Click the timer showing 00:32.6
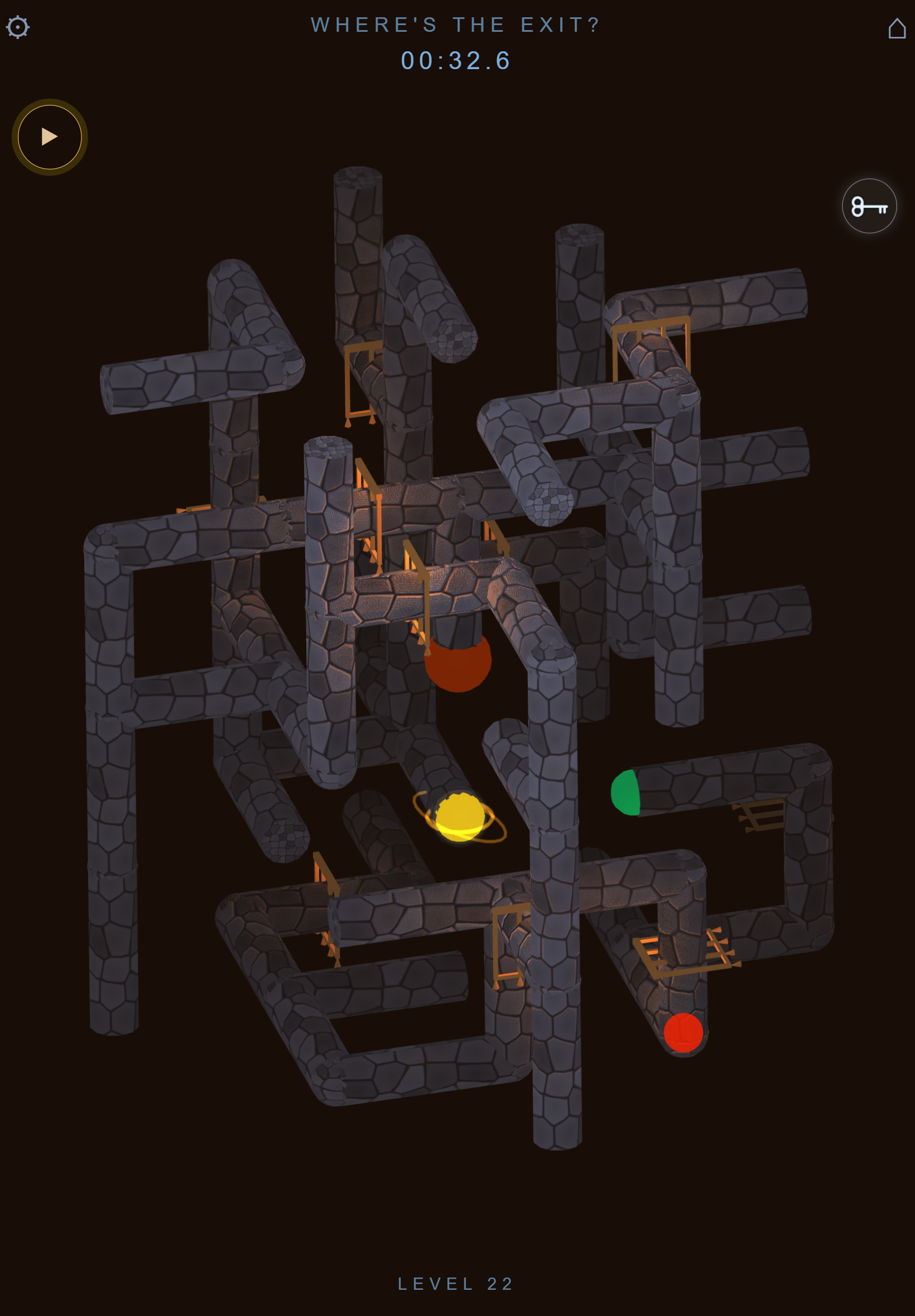 pos(456,60)
